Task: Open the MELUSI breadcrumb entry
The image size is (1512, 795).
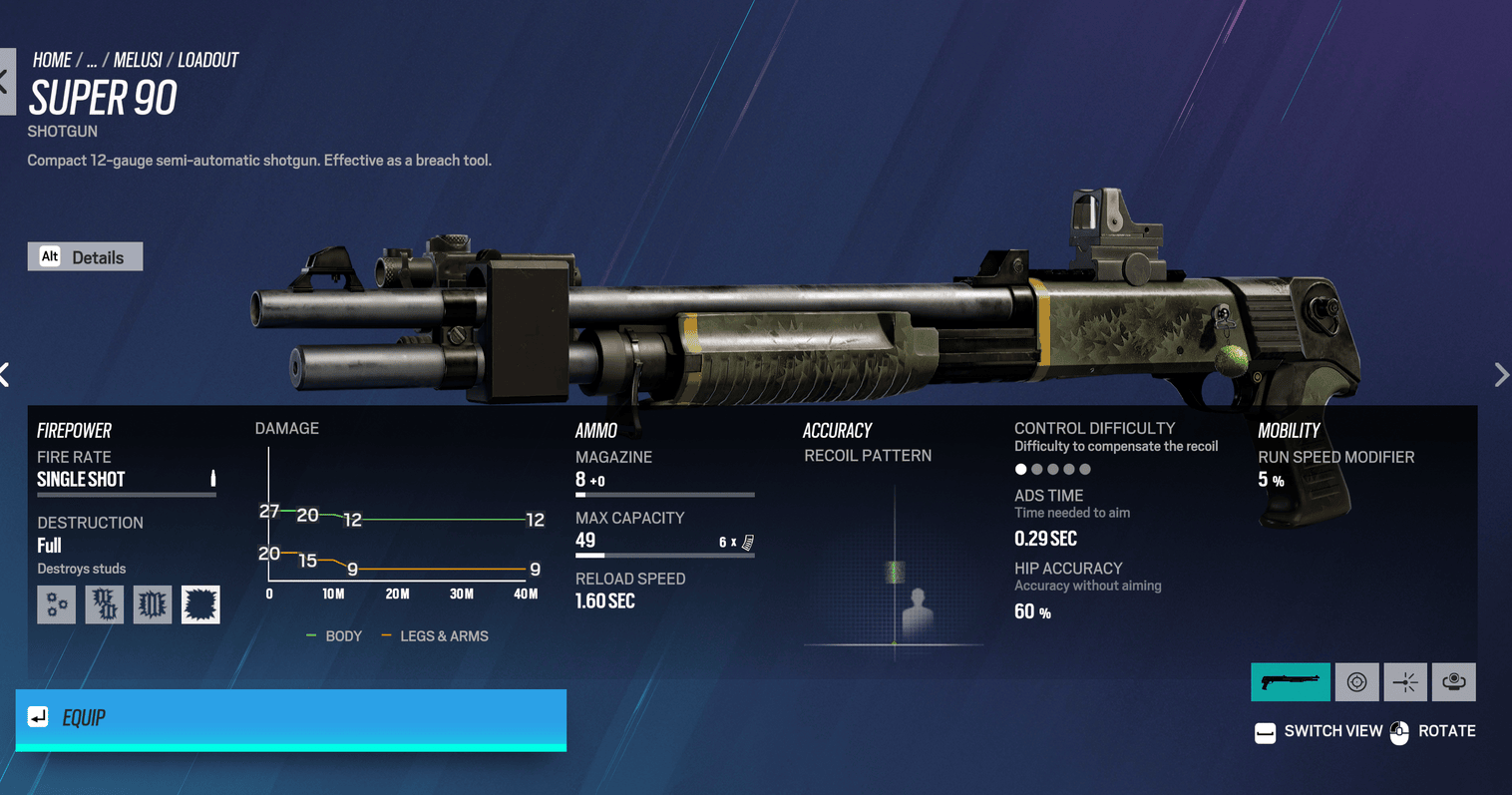Action: pyautogui.click(x=138, y=60)
